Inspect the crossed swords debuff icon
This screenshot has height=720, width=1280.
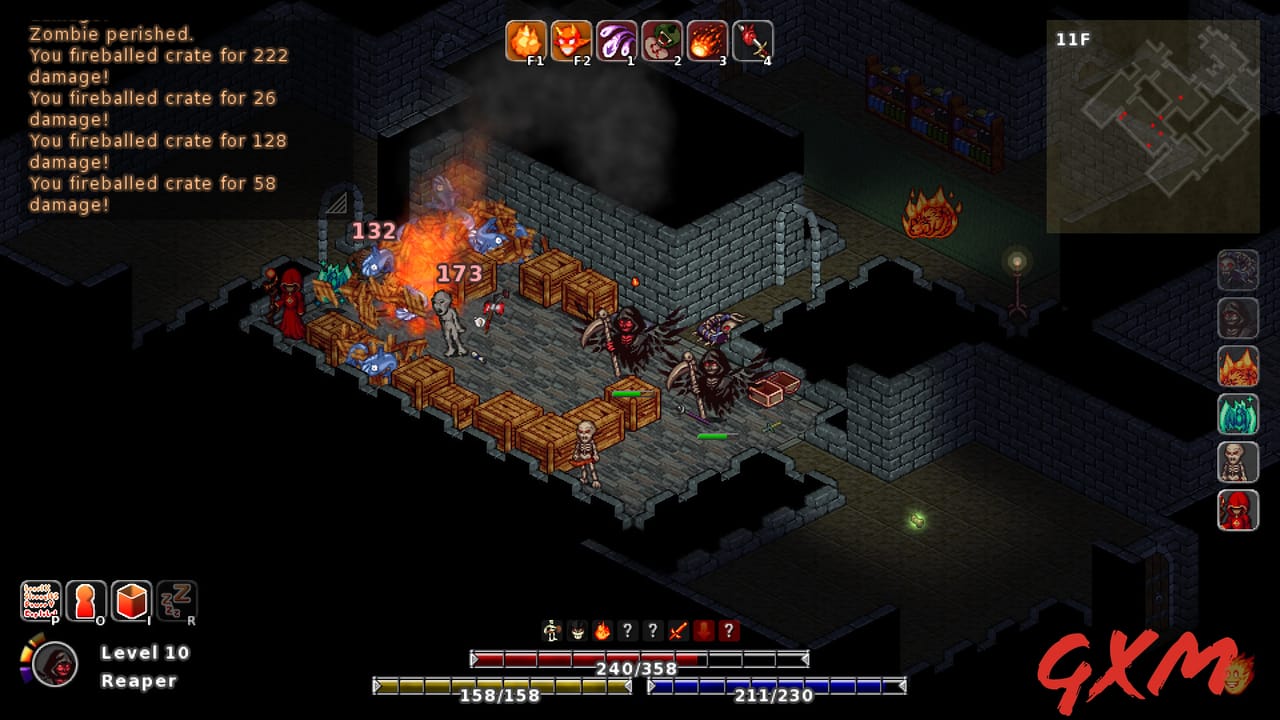coord(678,631)
